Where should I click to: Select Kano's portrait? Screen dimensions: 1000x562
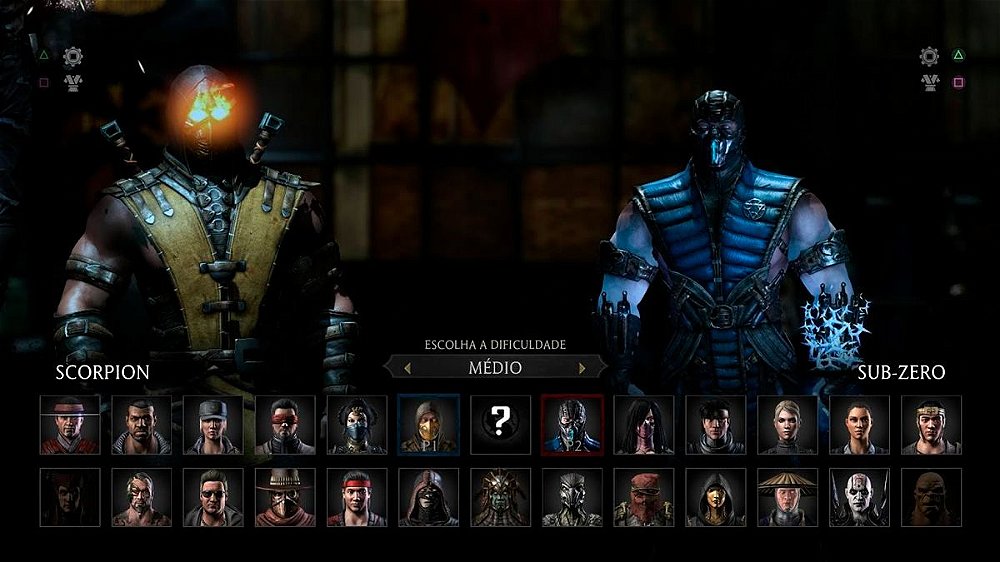[142, 497]
